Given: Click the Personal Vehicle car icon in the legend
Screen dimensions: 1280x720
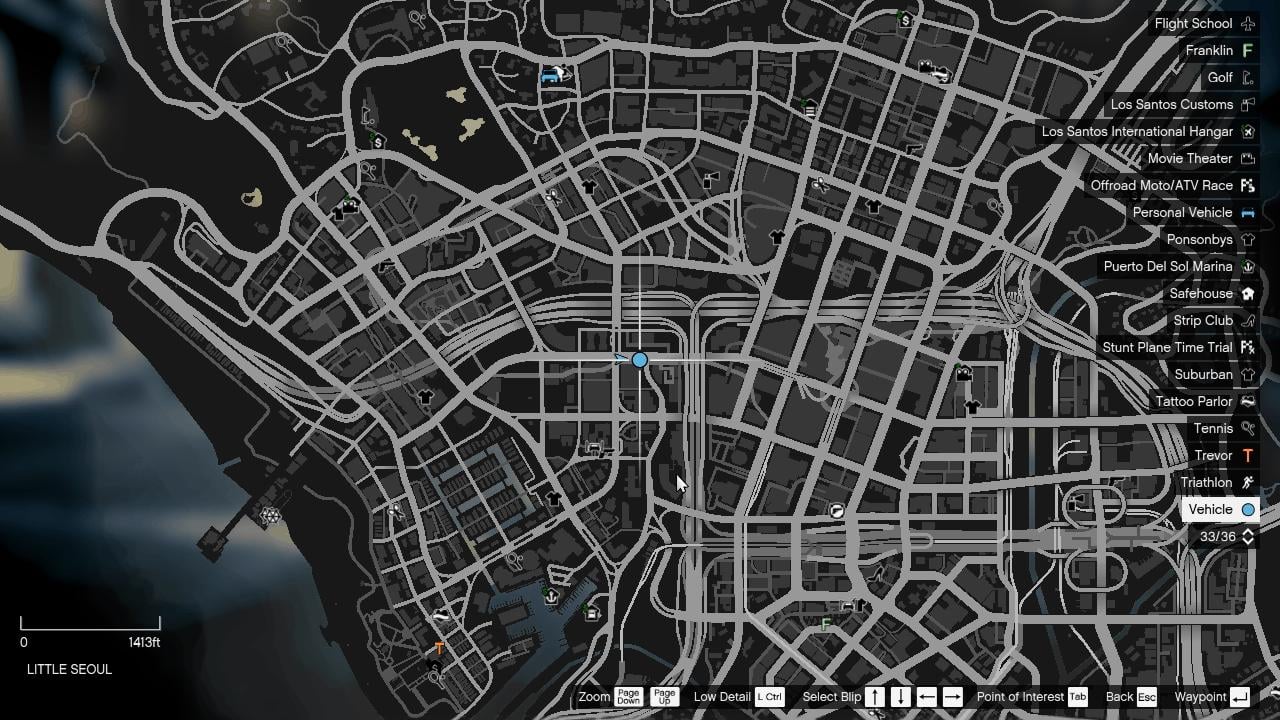Looking at the screenshot, I should (1247, 212).
